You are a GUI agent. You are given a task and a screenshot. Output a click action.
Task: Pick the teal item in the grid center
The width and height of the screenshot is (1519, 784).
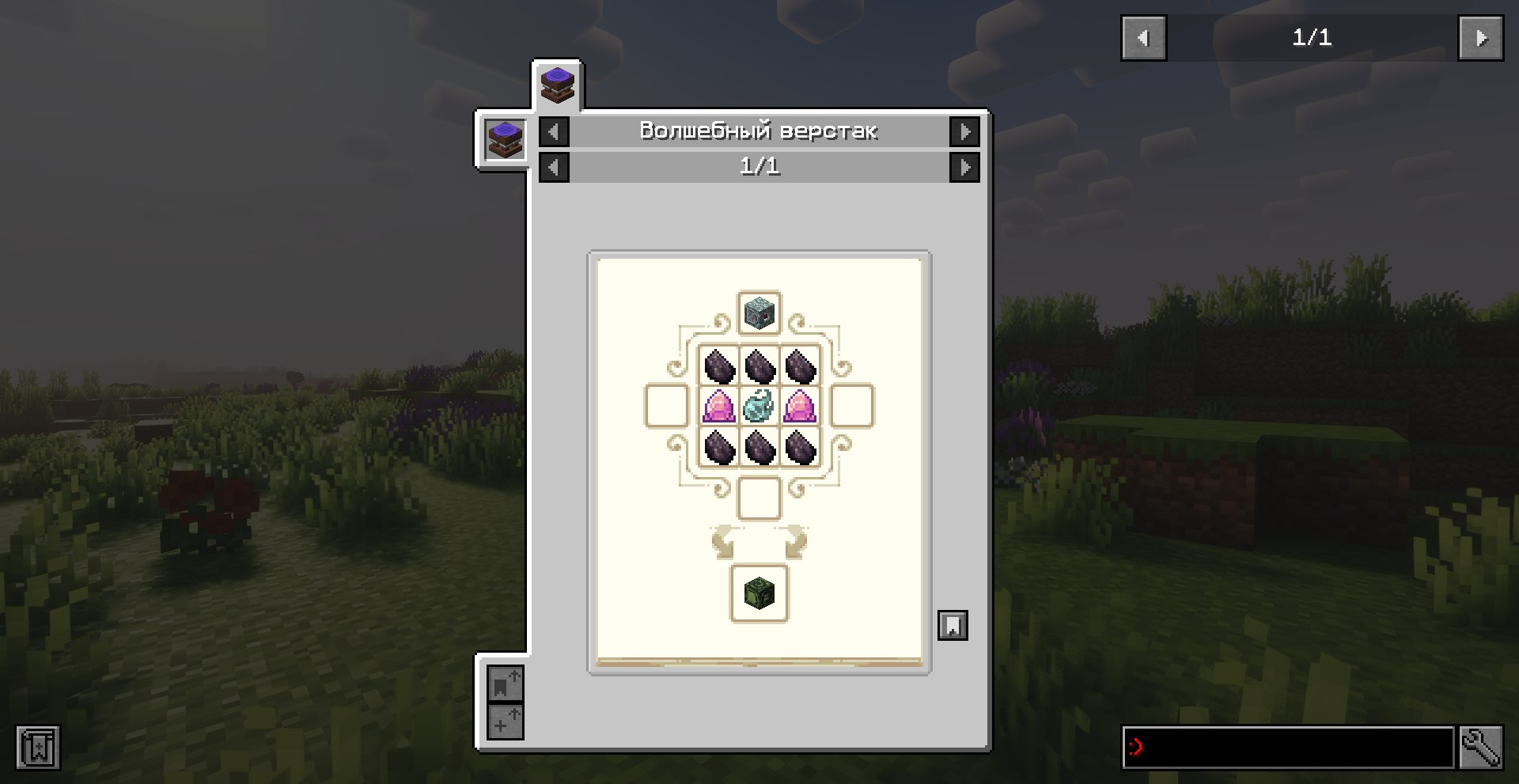click(759, 406)
